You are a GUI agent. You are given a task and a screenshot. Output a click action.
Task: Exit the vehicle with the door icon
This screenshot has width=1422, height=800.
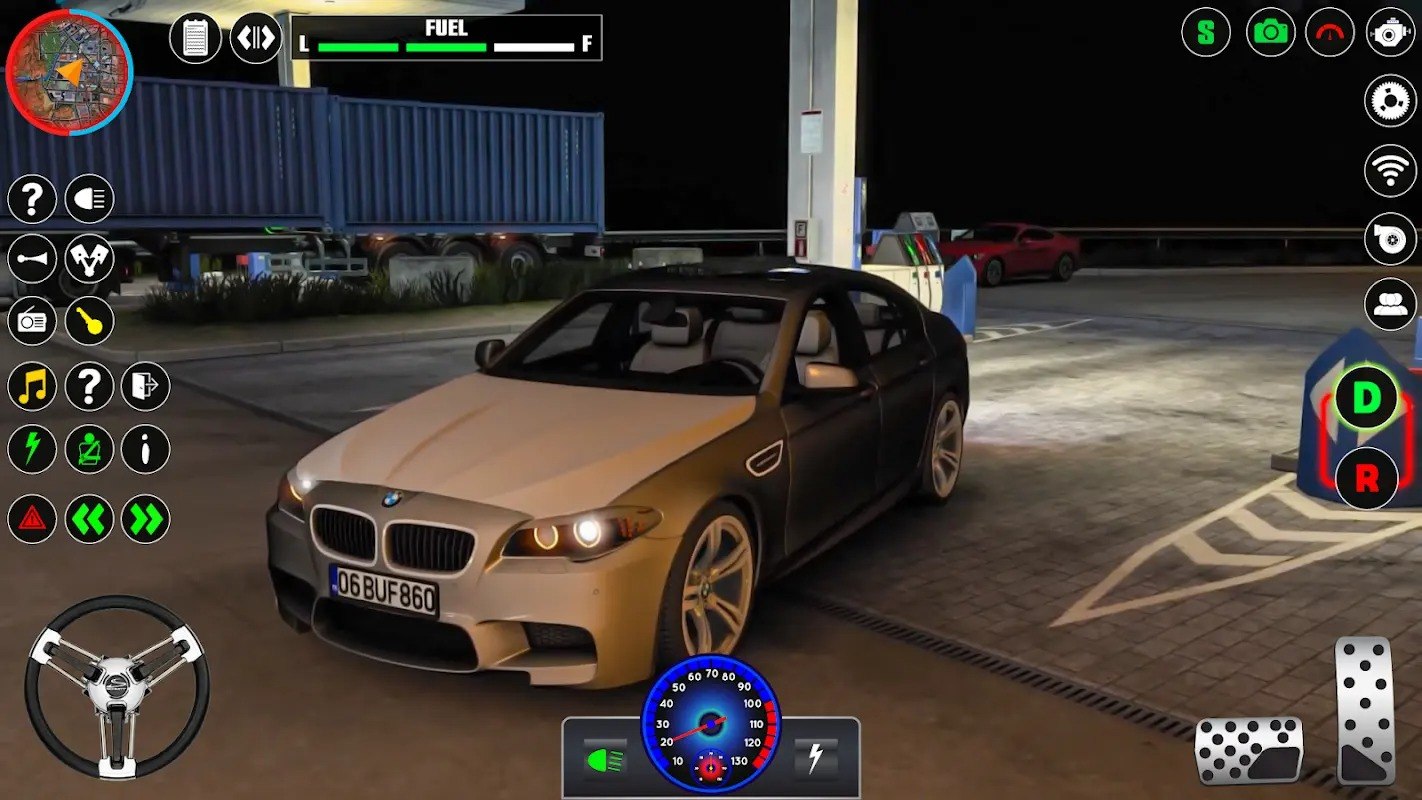[x=146, y=386]
